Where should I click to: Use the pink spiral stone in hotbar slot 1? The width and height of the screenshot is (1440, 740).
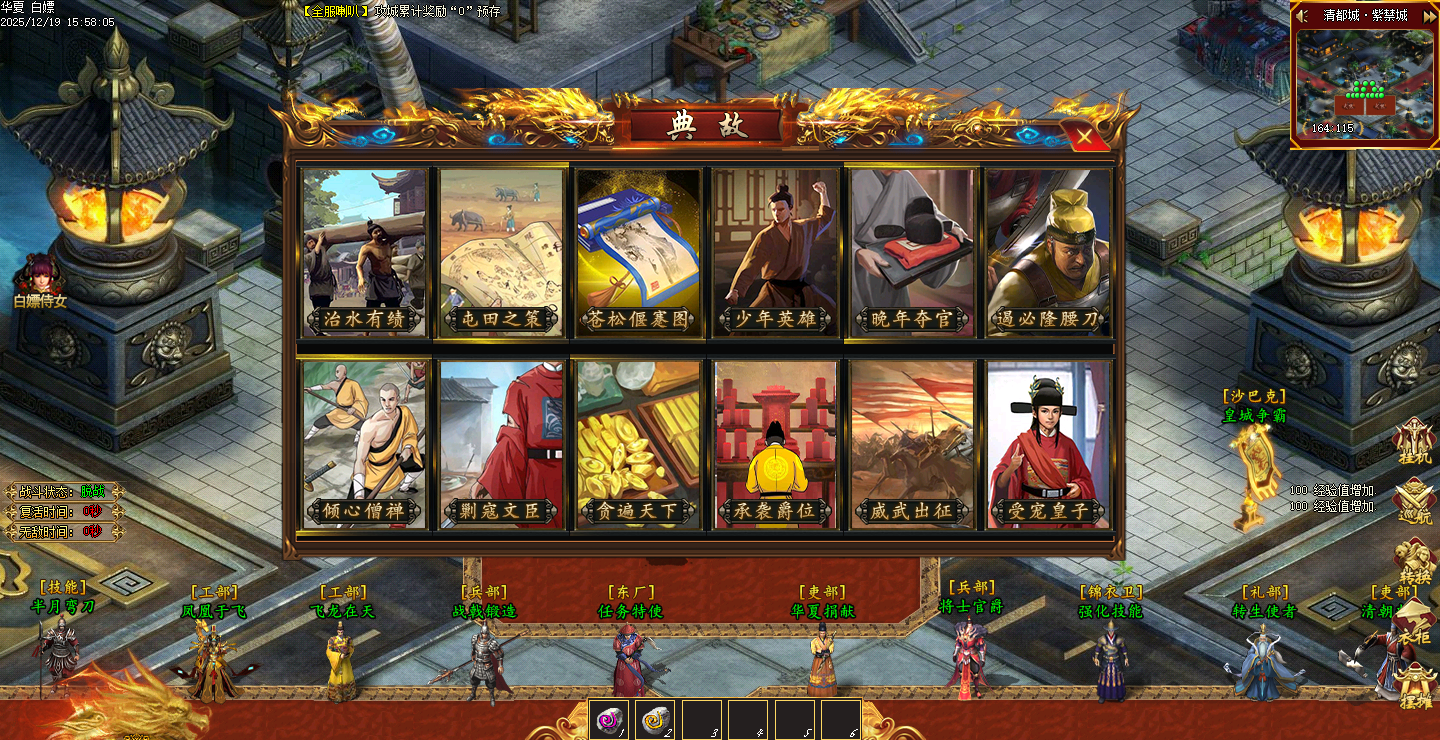[x=609, y=719]
